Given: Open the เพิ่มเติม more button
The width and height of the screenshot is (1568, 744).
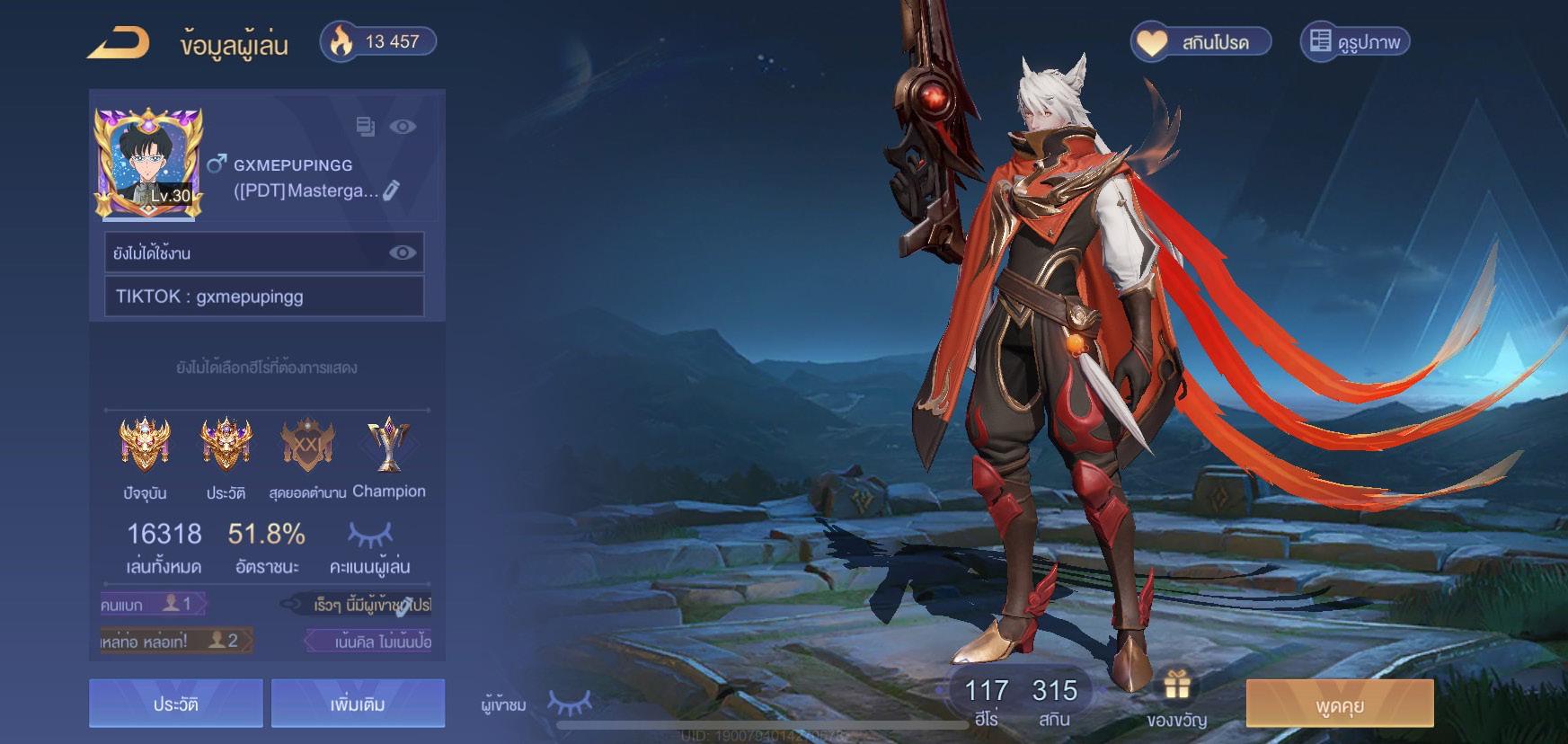Looking at the screenshot, I should click(x=358, y=704).
